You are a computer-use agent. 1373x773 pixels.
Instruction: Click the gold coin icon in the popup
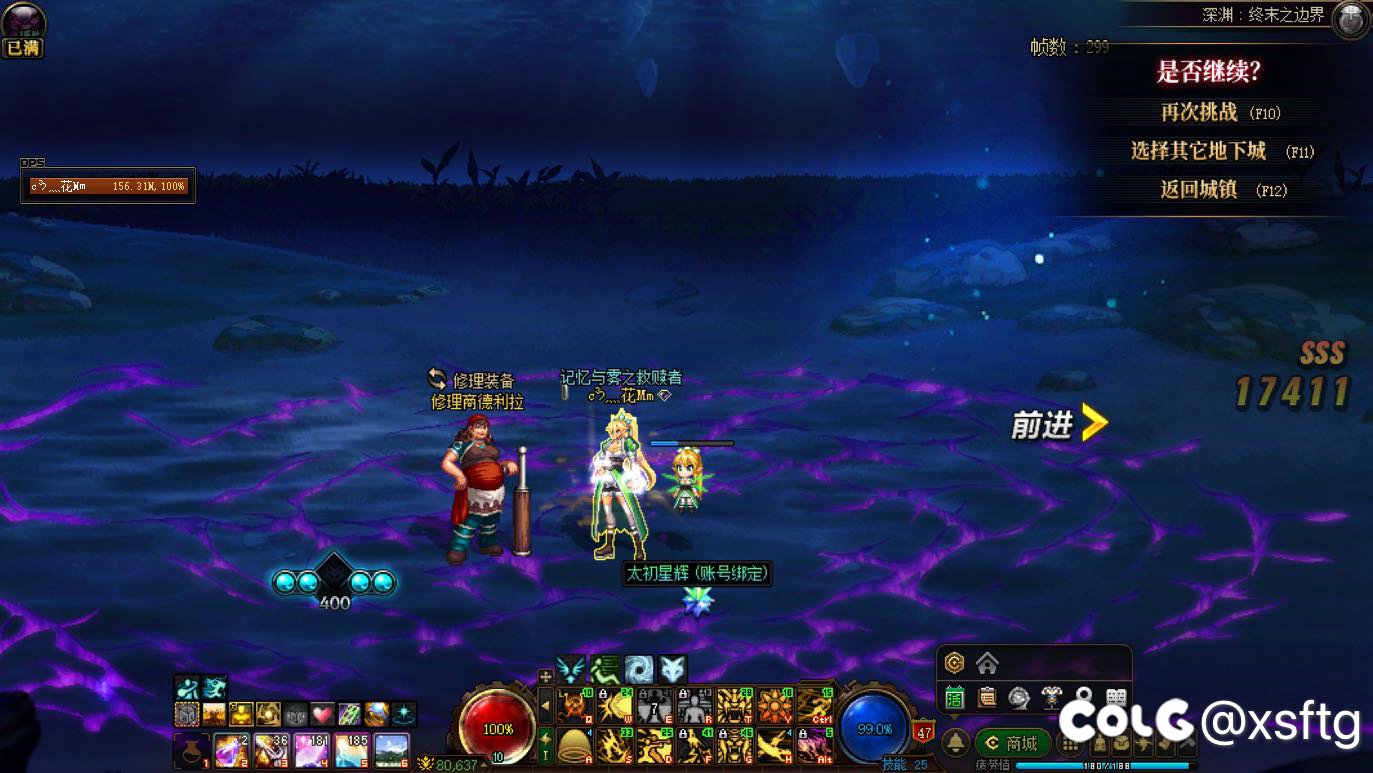tap(955, 663)
